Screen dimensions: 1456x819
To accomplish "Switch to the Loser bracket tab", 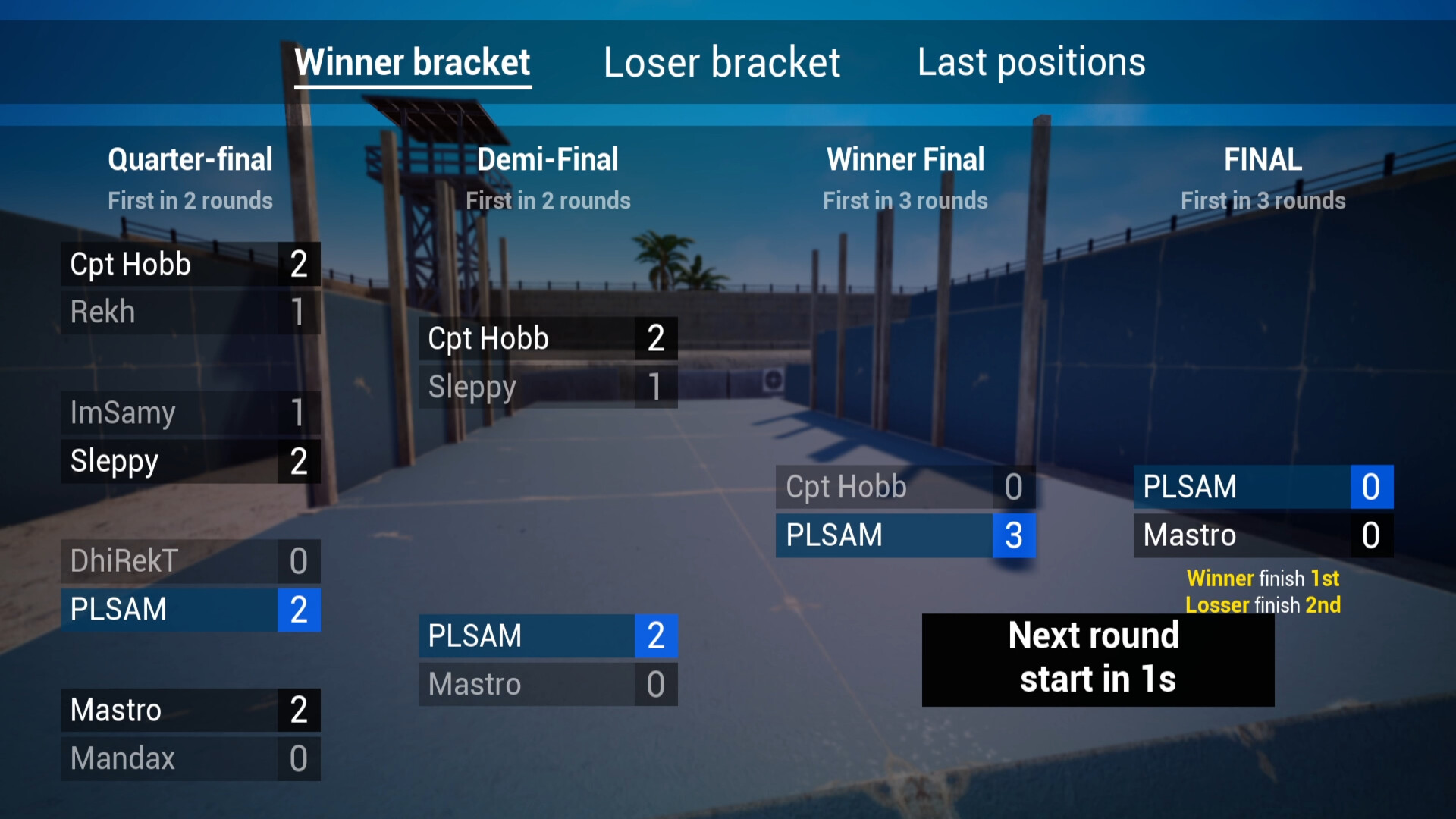I will 721,62.
